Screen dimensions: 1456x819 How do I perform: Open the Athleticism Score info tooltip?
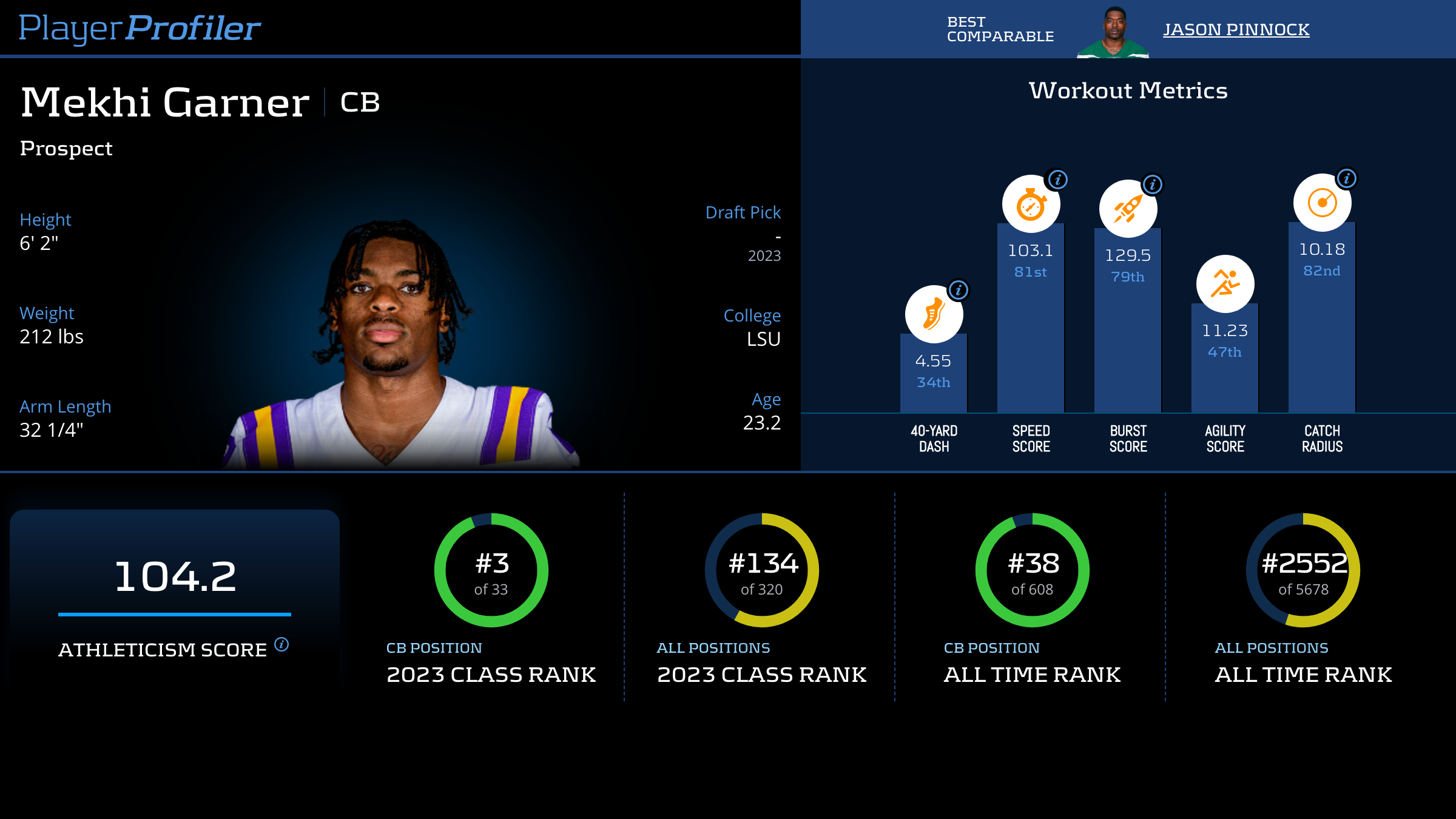pyautogui.click(x=281, y=644)
